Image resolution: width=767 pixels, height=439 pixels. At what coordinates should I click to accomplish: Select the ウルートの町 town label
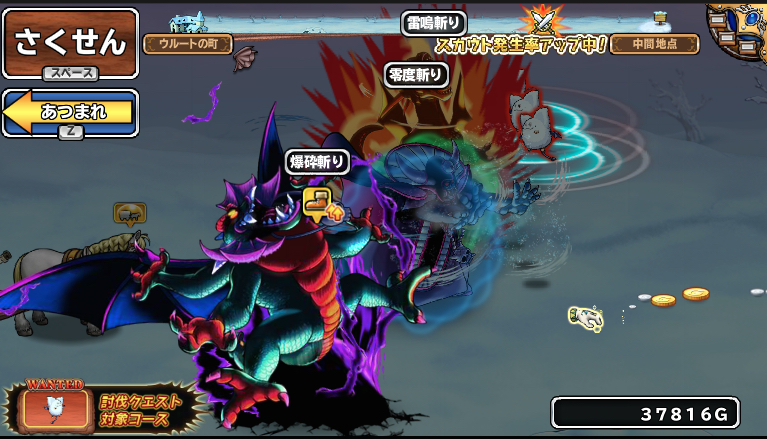(188, 44)
